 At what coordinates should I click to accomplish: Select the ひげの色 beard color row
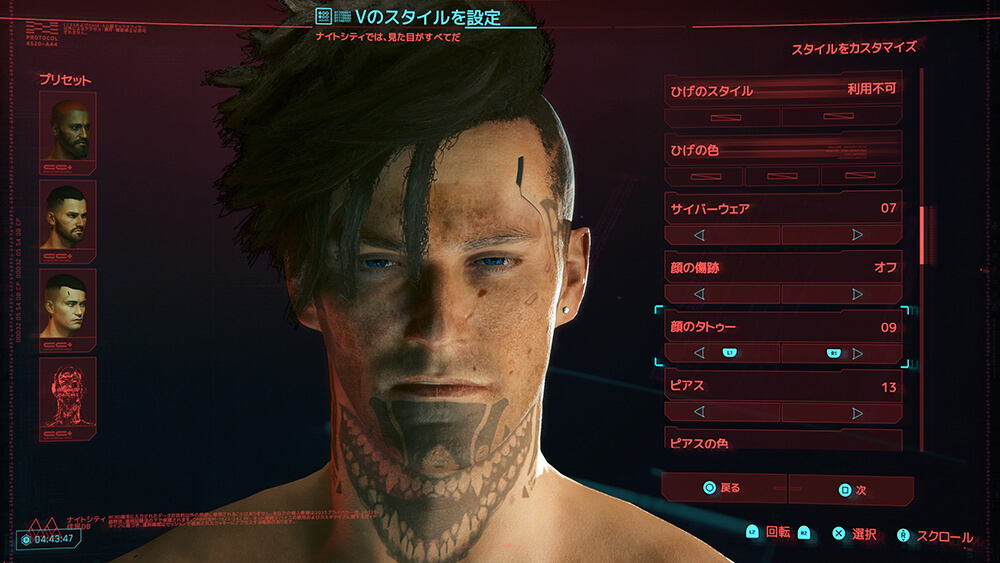point(783,150)
